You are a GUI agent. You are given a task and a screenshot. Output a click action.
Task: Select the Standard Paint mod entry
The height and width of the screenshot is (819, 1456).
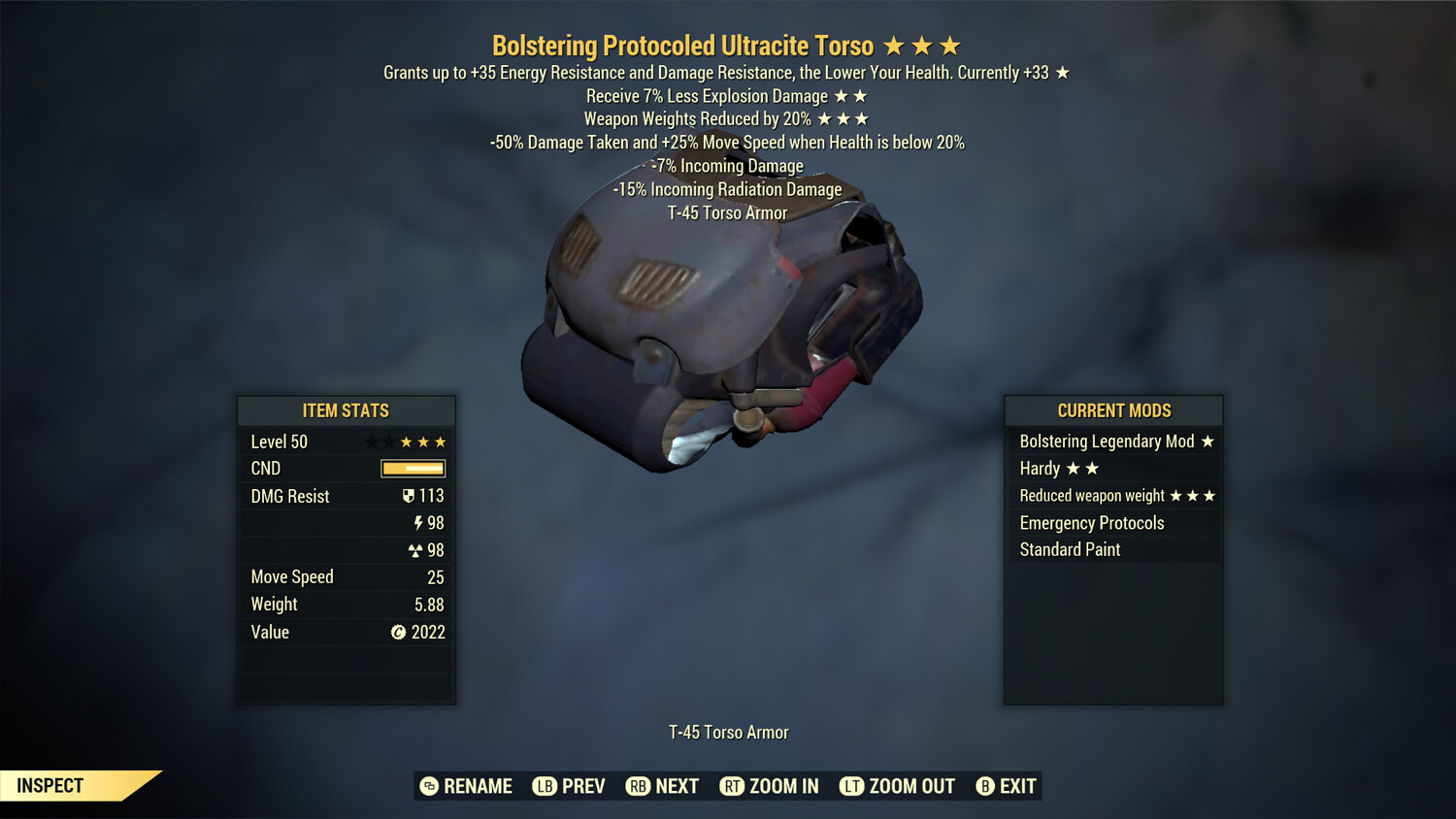pyautogui.click(x=1069, y=549)
